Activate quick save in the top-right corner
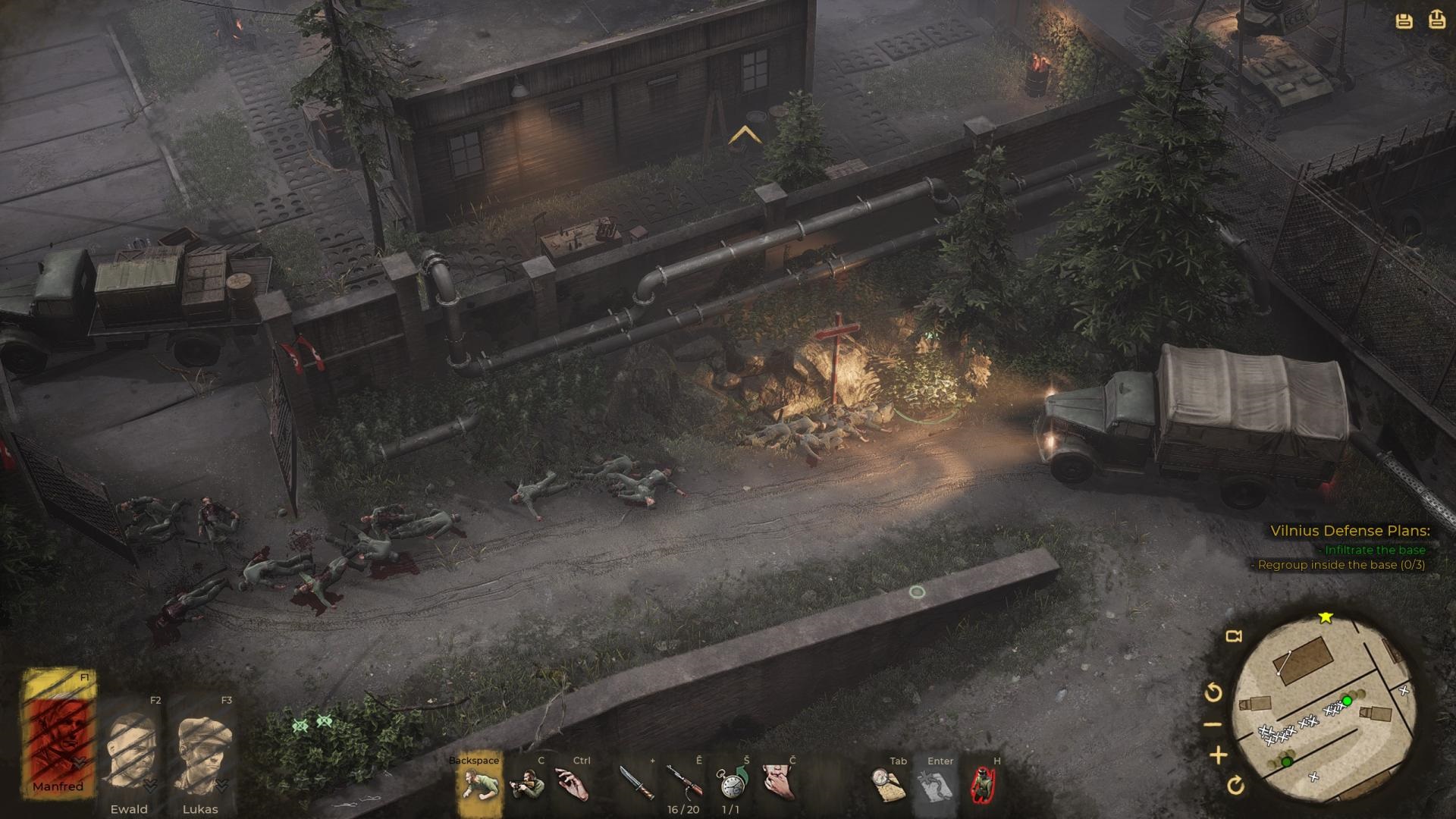The height and width of the screenshot is (819, 1456). click(1404, 21)
